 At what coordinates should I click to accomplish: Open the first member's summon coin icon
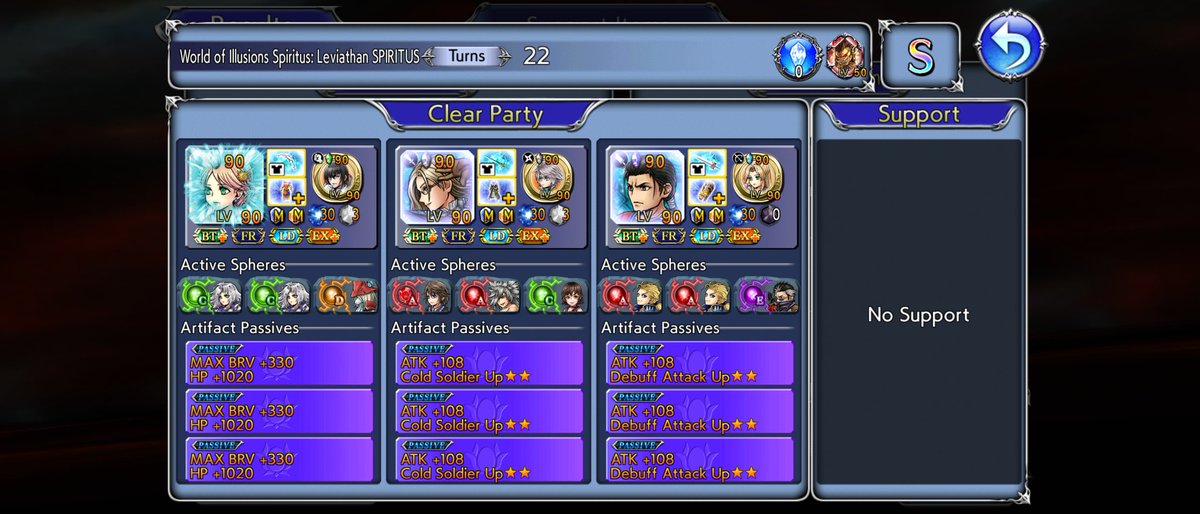click(x=338, y=176)
